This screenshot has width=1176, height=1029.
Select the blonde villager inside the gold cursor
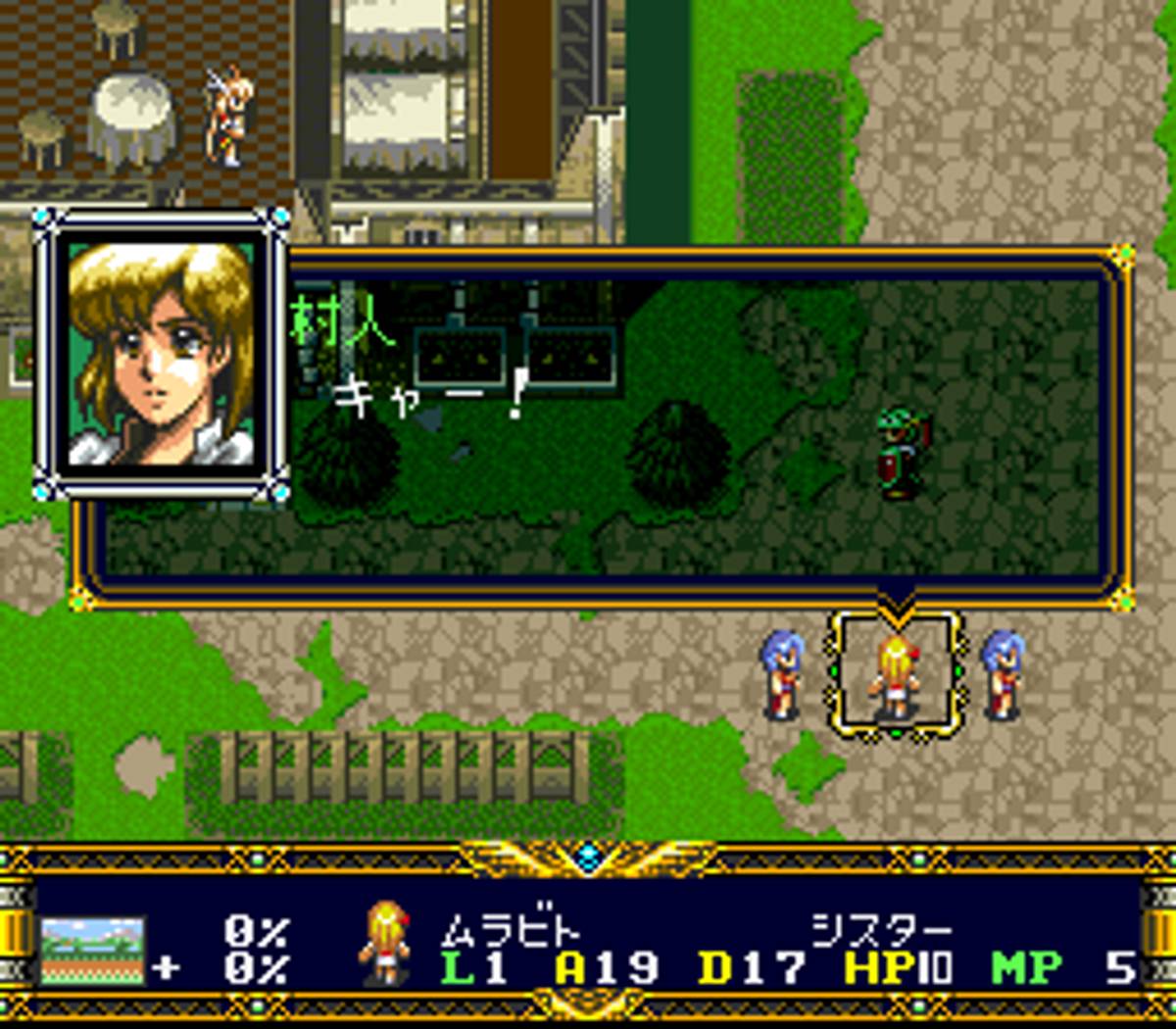click(x=896, y=676)
